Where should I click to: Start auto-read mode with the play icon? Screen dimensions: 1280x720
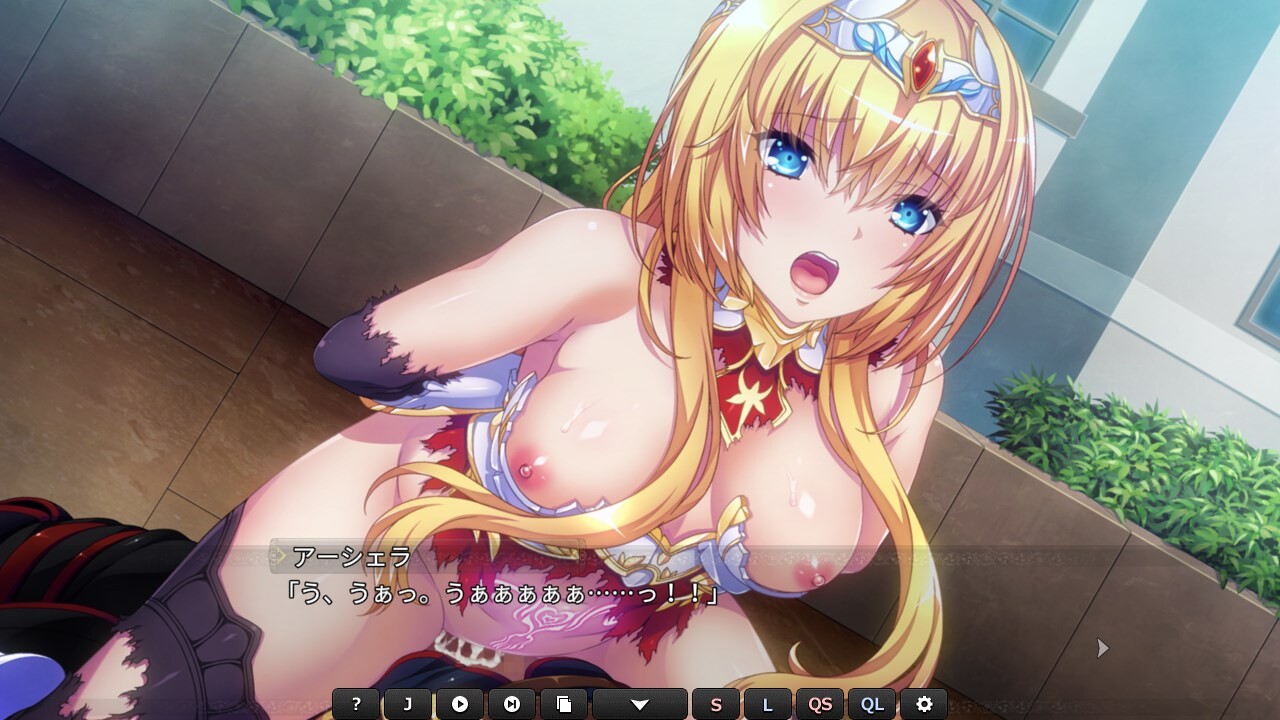tap(460, 703)
